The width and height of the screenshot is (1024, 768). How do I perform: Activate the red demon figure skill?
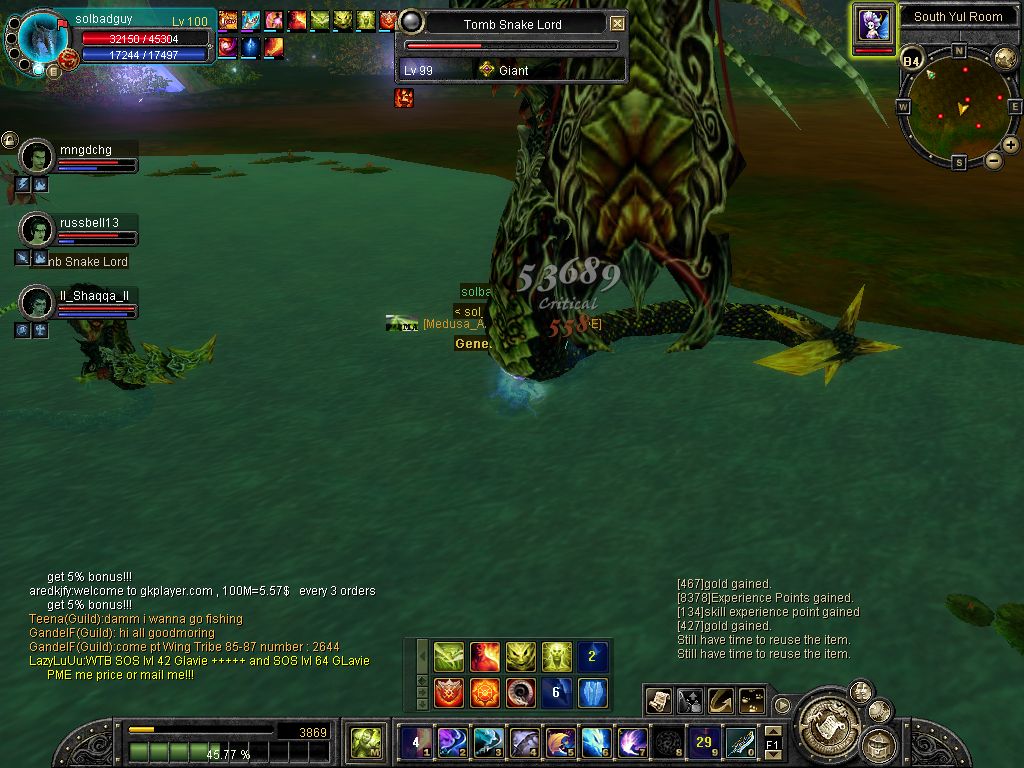(x=485, y=657)
